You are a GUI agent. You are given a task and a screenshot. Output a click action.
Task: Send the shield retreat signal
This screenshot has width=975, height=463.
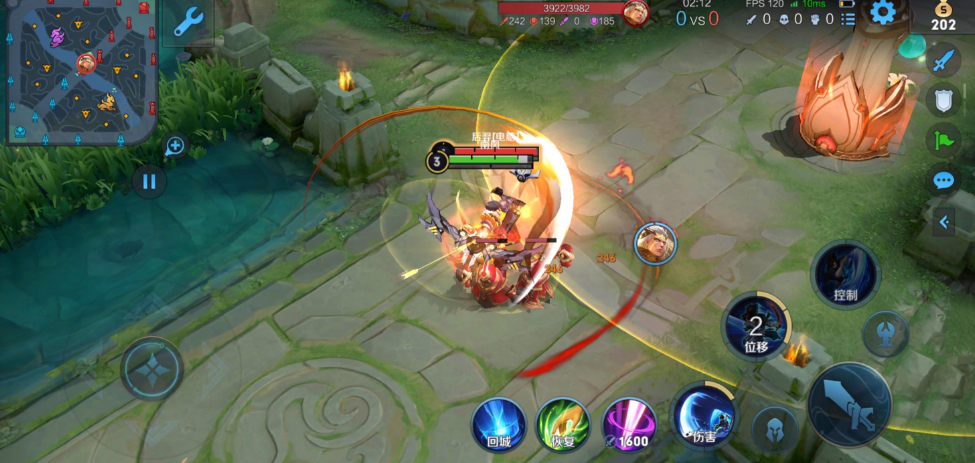tap(943, 99)
